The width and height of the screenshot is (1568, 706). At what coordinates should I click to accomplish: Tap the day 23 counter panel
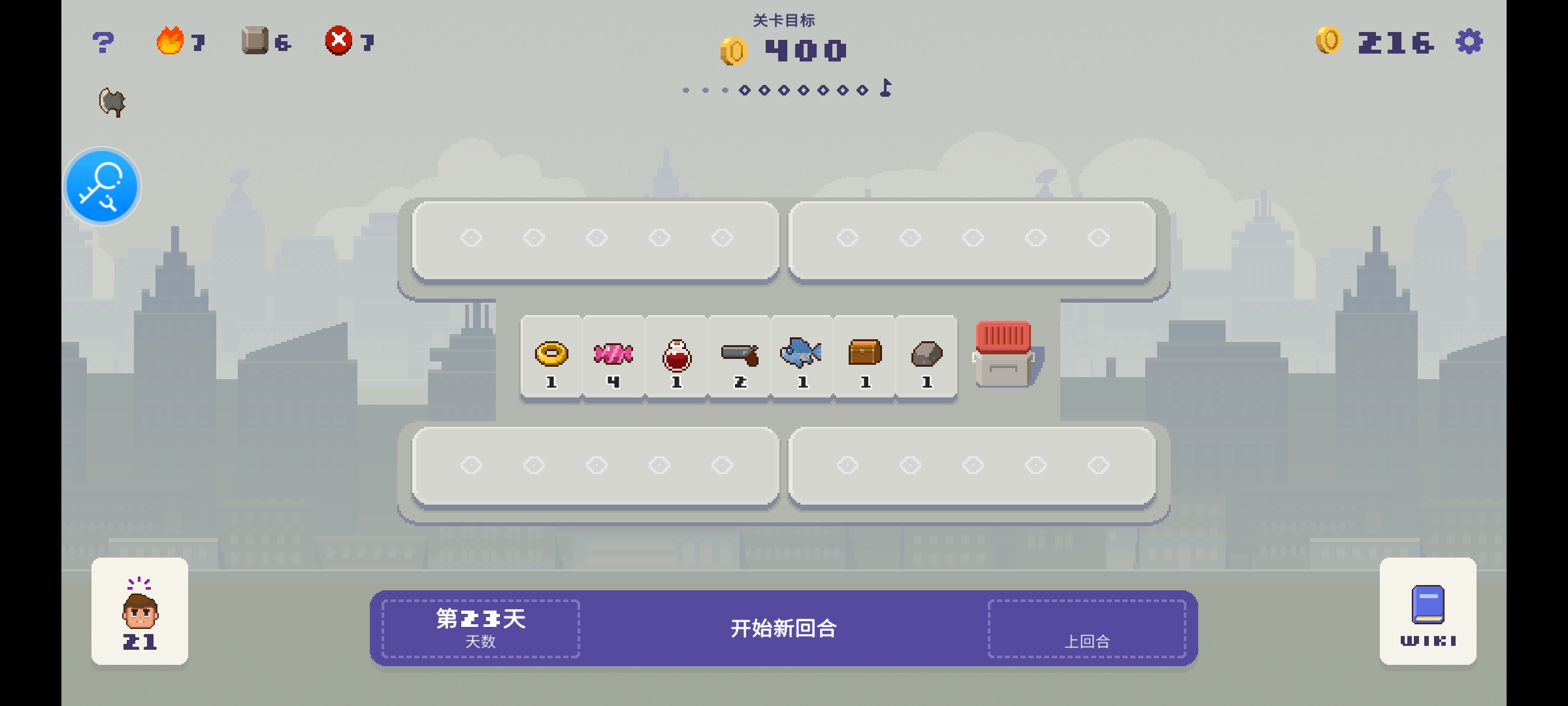[481, 628]
